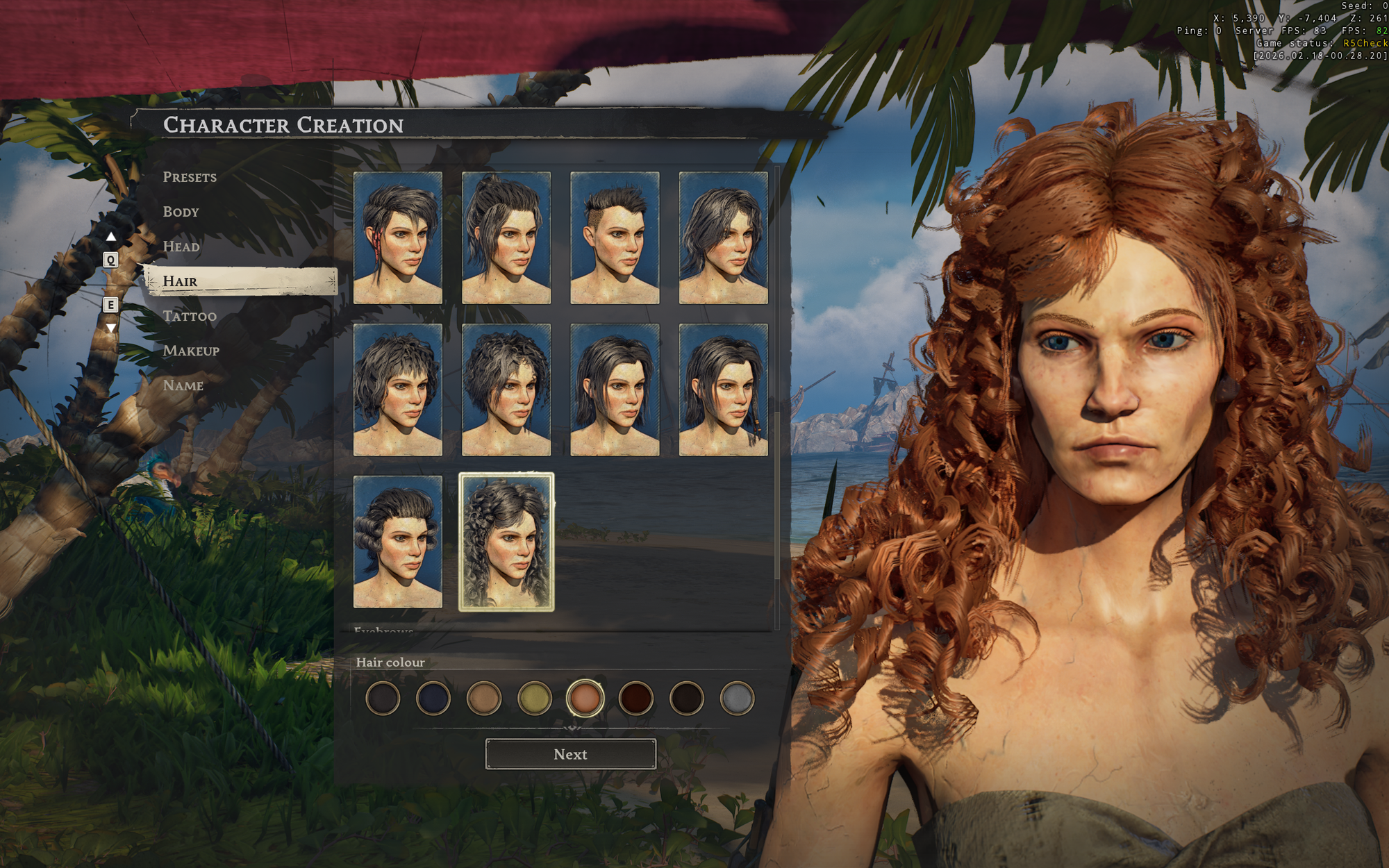
Task: Switch to the Makeup section
Action: click(191, 351)
